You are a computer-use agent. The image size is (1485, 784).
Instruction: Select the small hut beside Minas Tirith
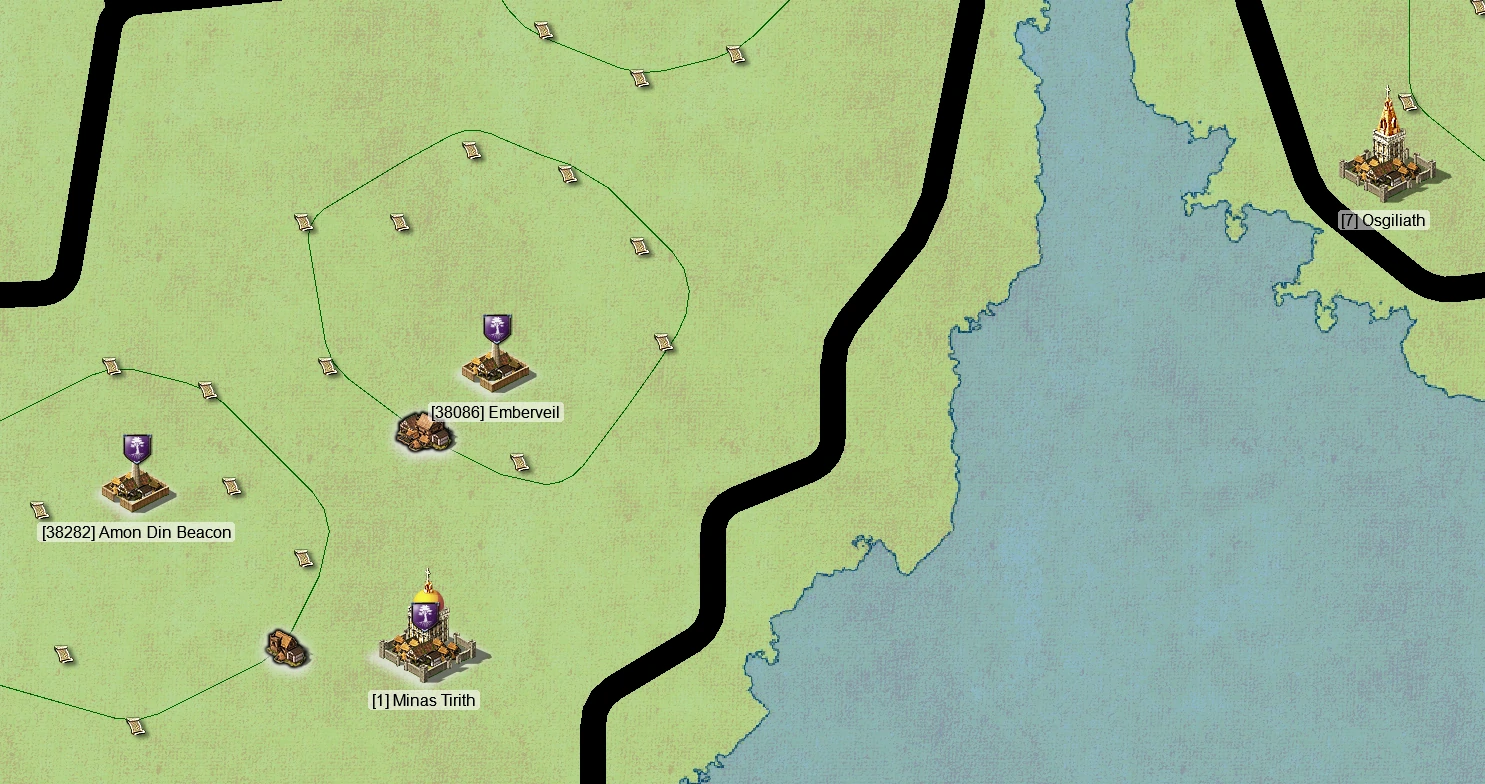click(x=287, y=647)
